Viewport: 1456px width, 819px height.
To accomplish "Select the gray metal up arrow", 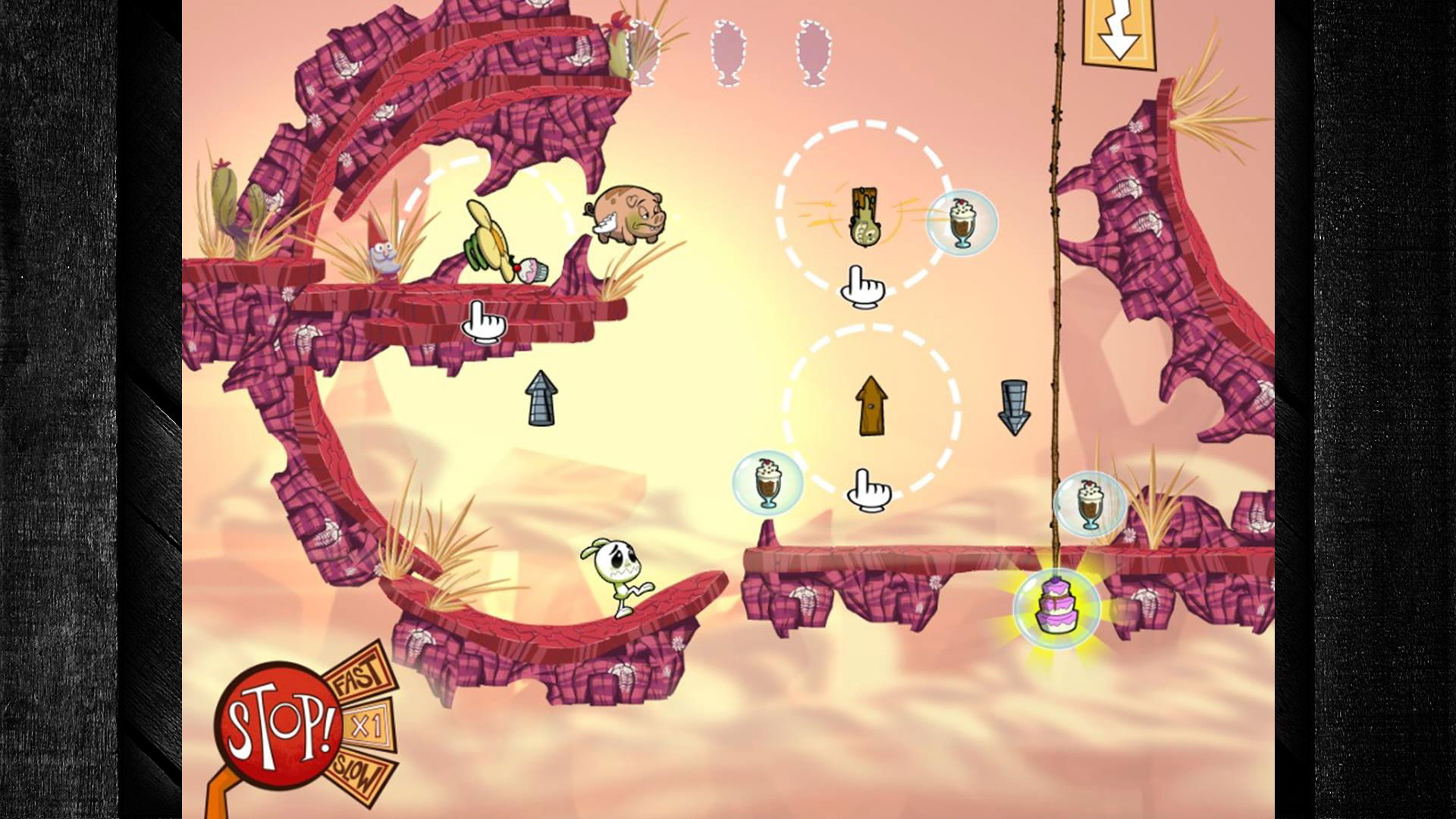I will click(x=541, y=397).
